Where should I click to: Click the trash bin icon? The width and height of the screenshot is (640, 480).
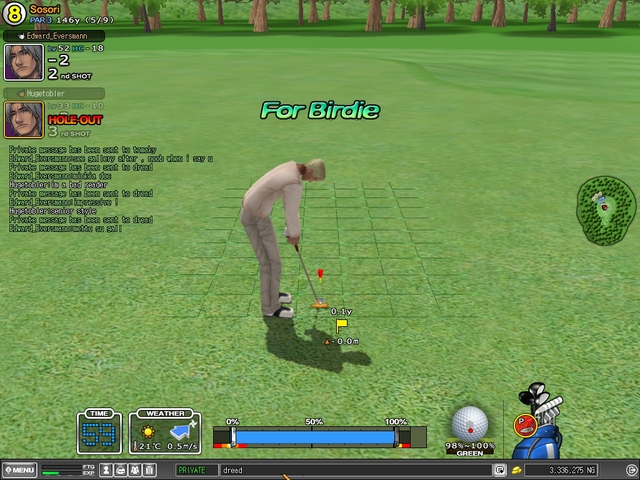[149, 470]
